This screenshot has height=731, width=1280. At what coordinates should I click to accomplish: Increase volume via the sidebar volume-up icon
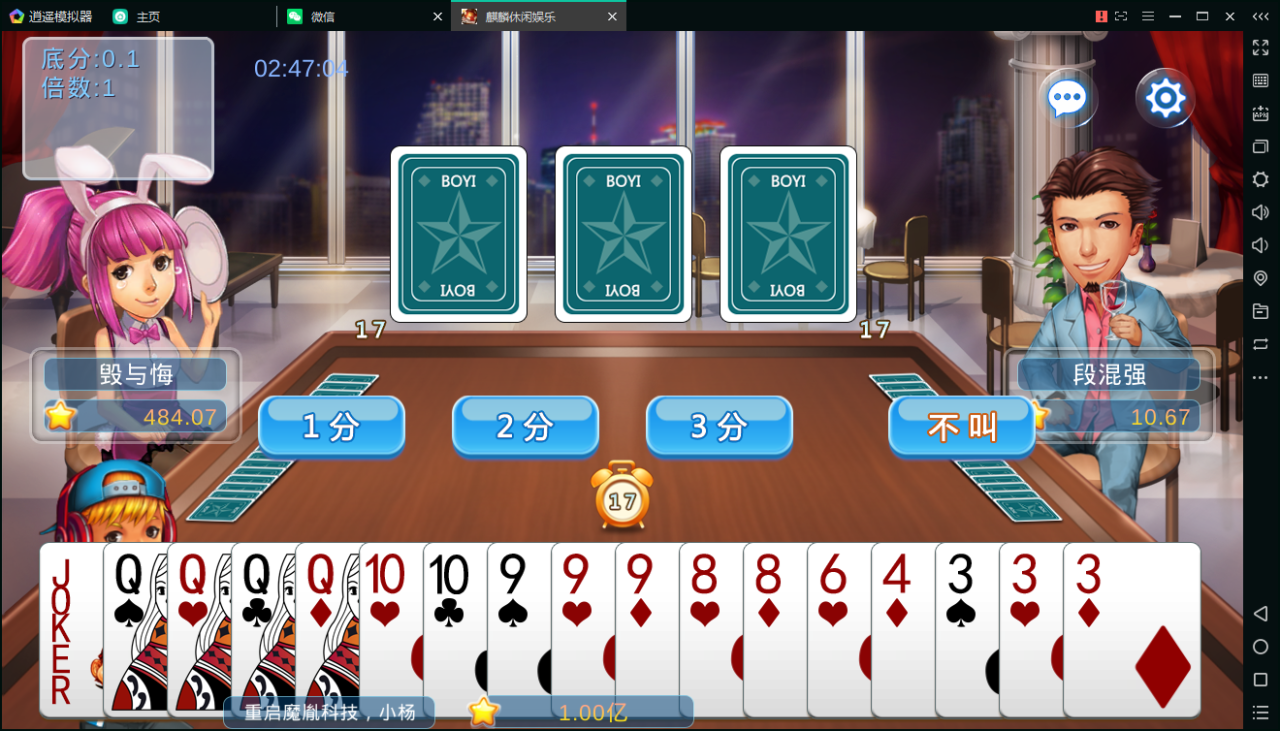(x=1260, y=212)
